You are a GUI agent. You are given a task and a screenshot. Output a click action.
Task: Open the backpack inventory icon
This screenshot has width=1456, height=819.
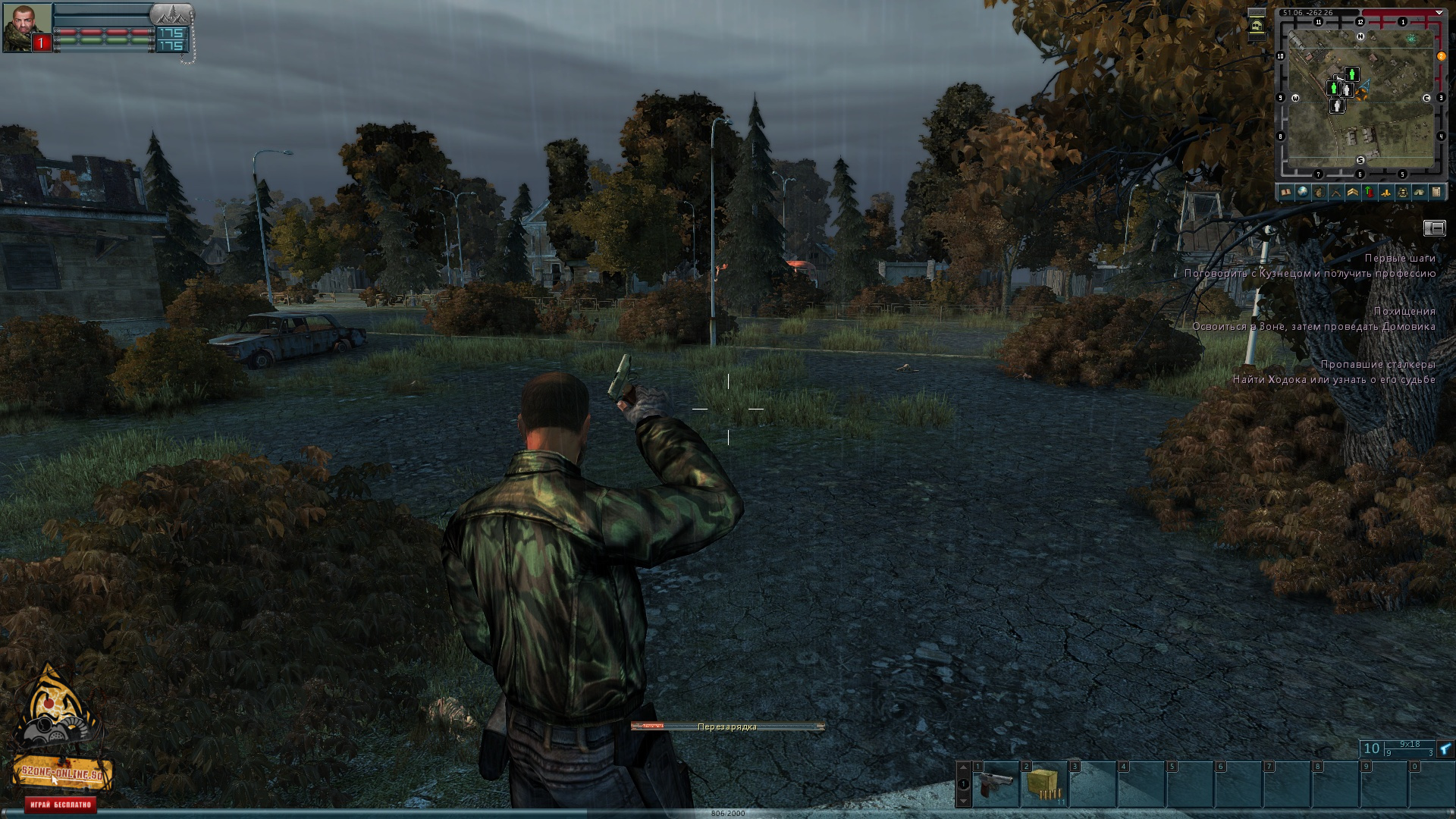(1319, 193)
